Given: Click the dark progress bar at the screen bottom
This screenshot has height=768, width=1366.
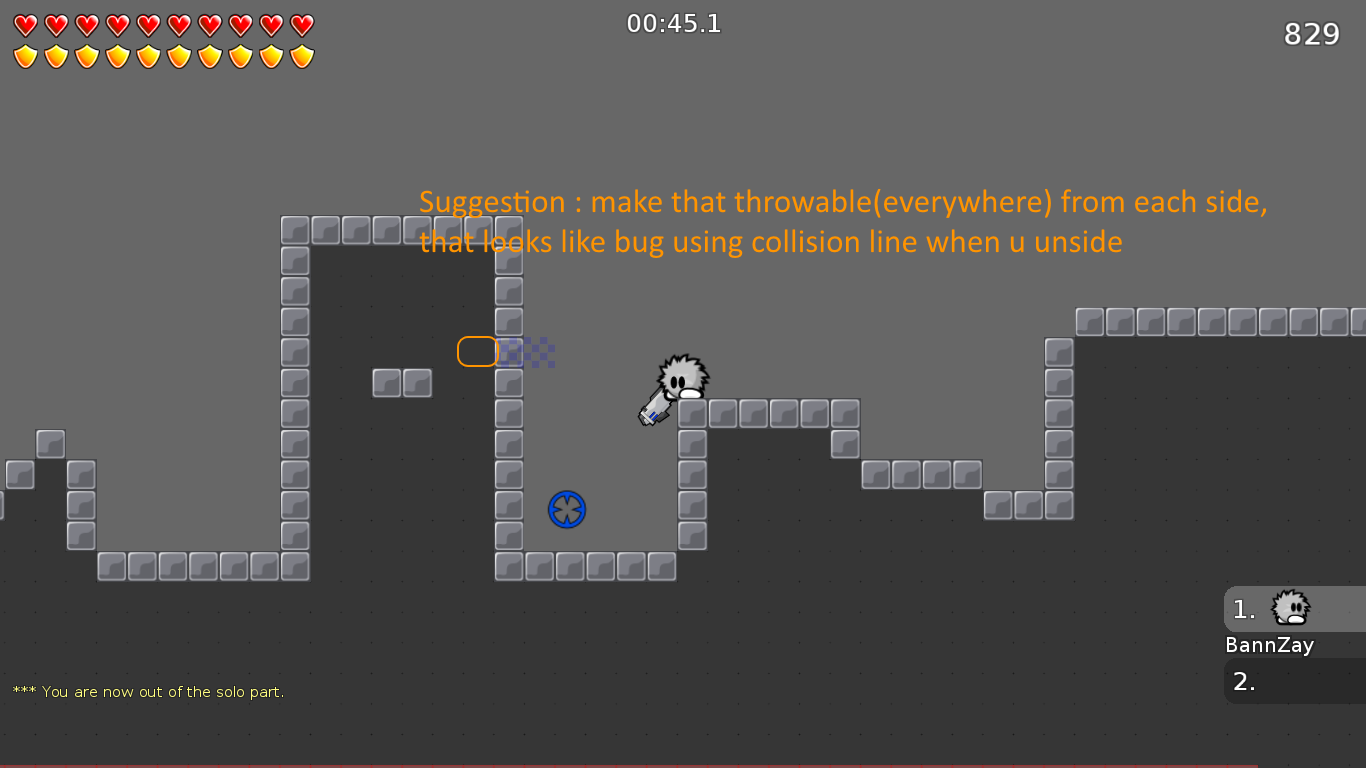Looking at the screenshot, I should click(x=683, y=762).
